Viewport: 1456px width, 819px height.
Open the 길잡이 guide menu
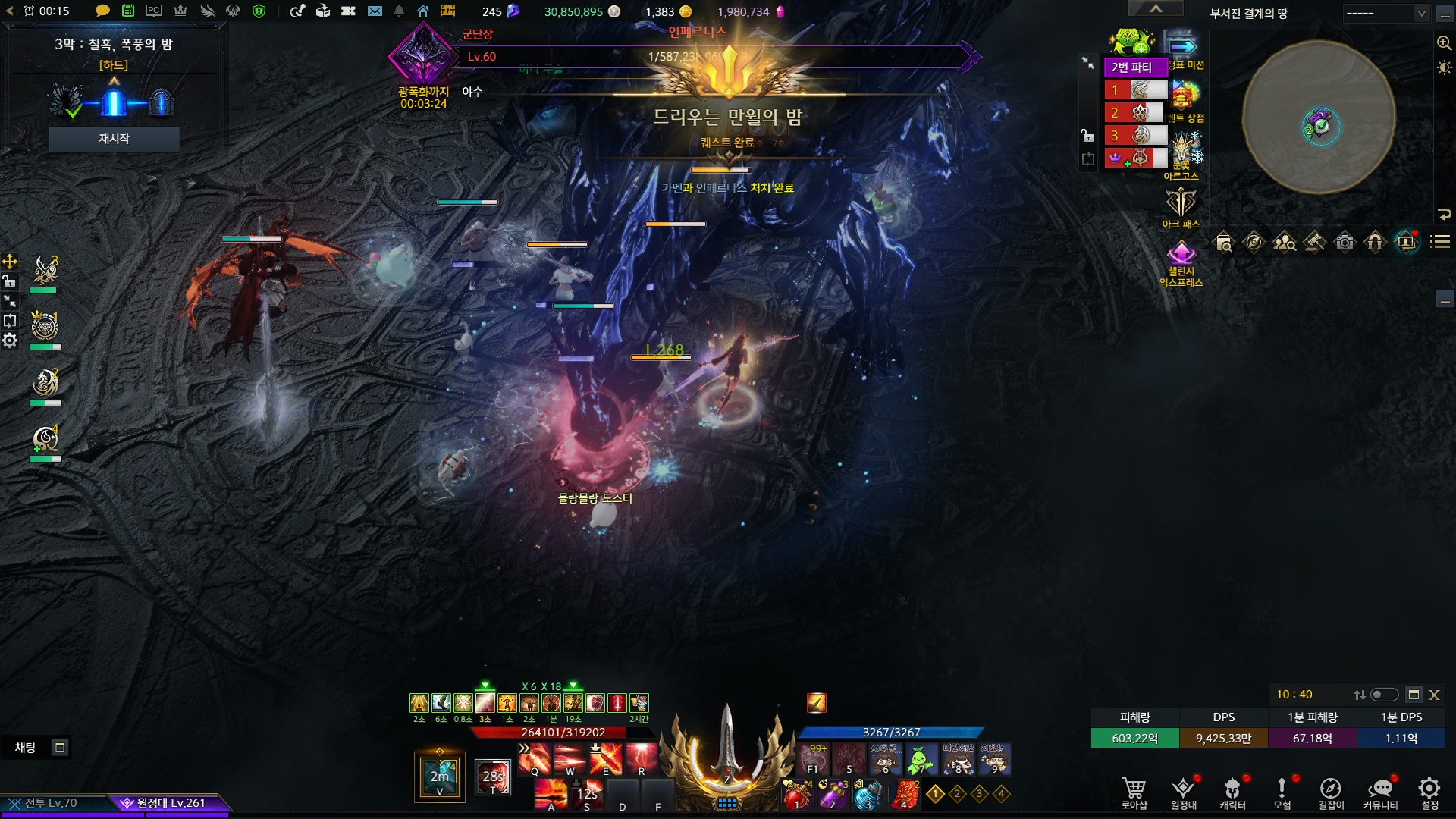(1331, 792)
